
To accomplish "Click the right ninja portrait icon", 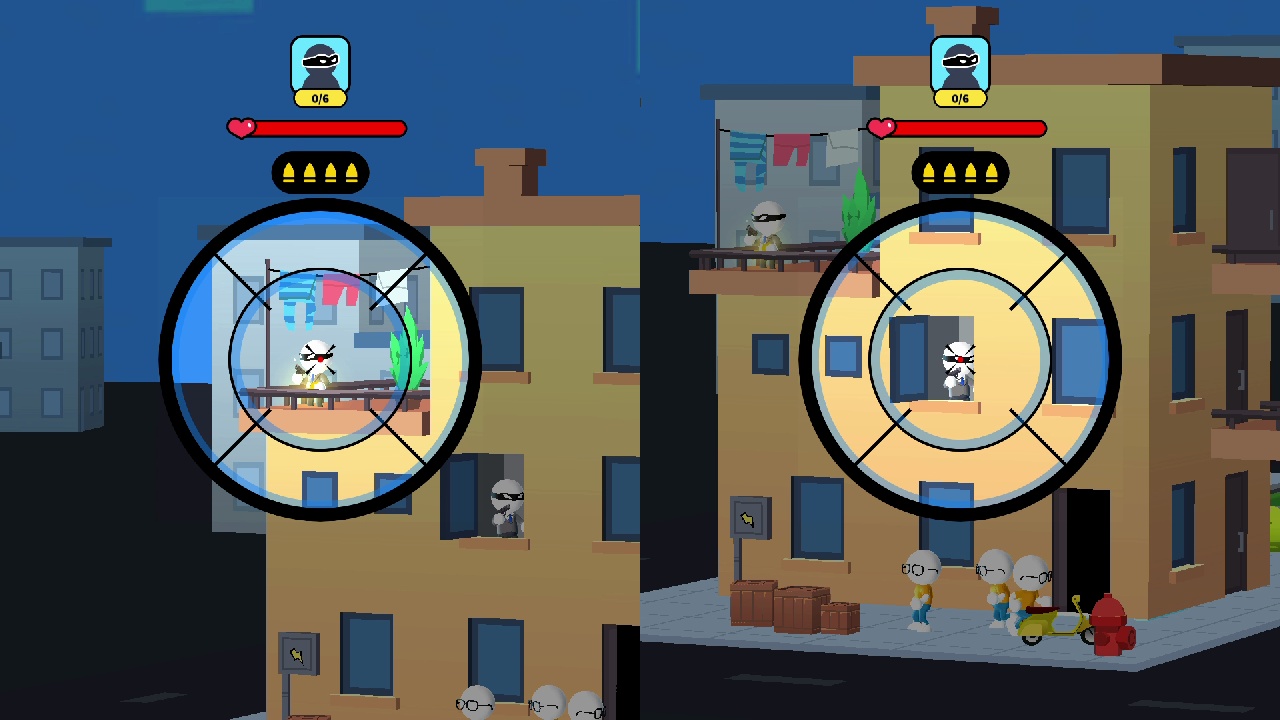I will click(x=961, y=63).
